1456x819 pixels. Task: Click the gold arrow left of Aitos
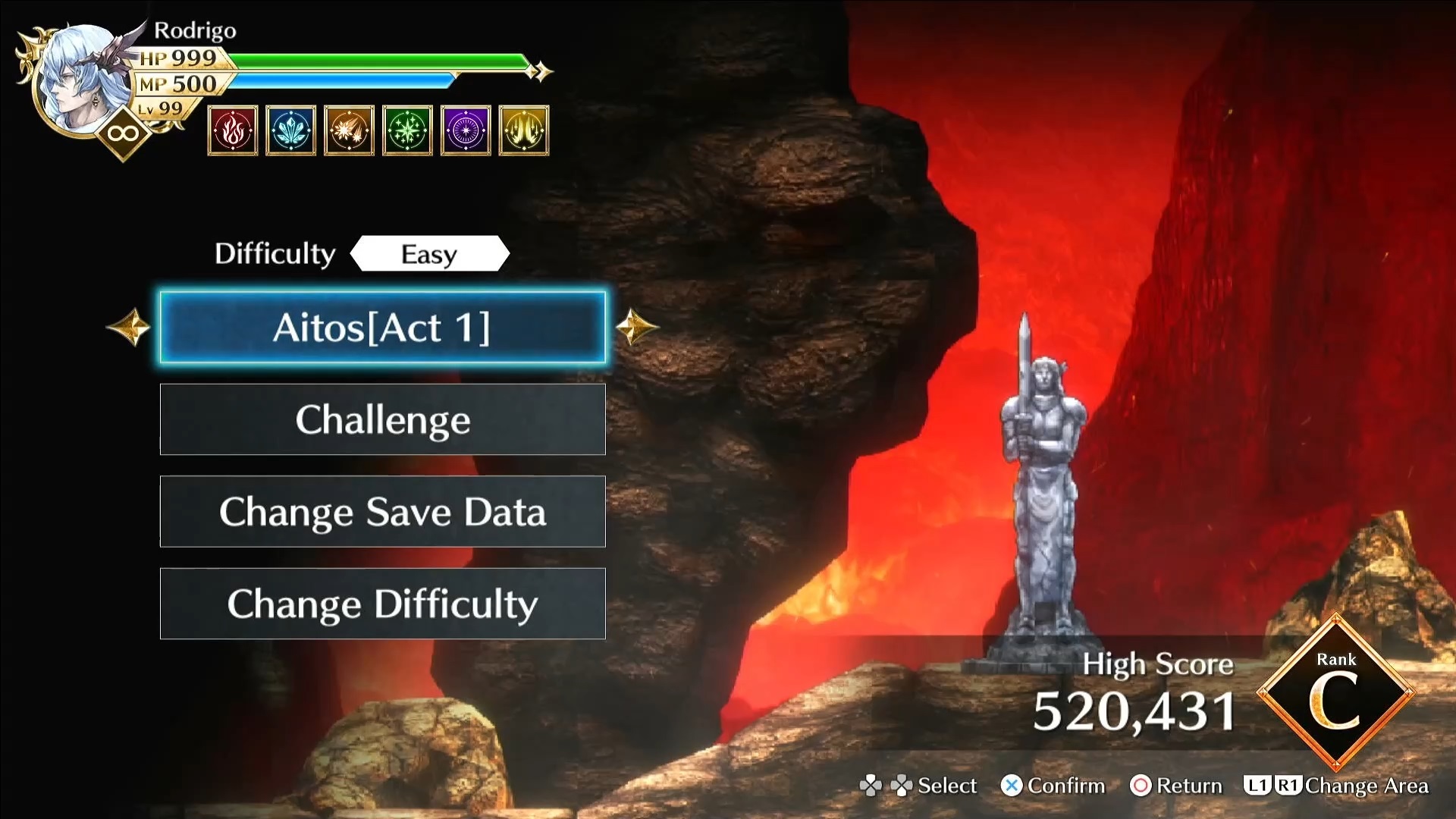(x=129, y=328)
